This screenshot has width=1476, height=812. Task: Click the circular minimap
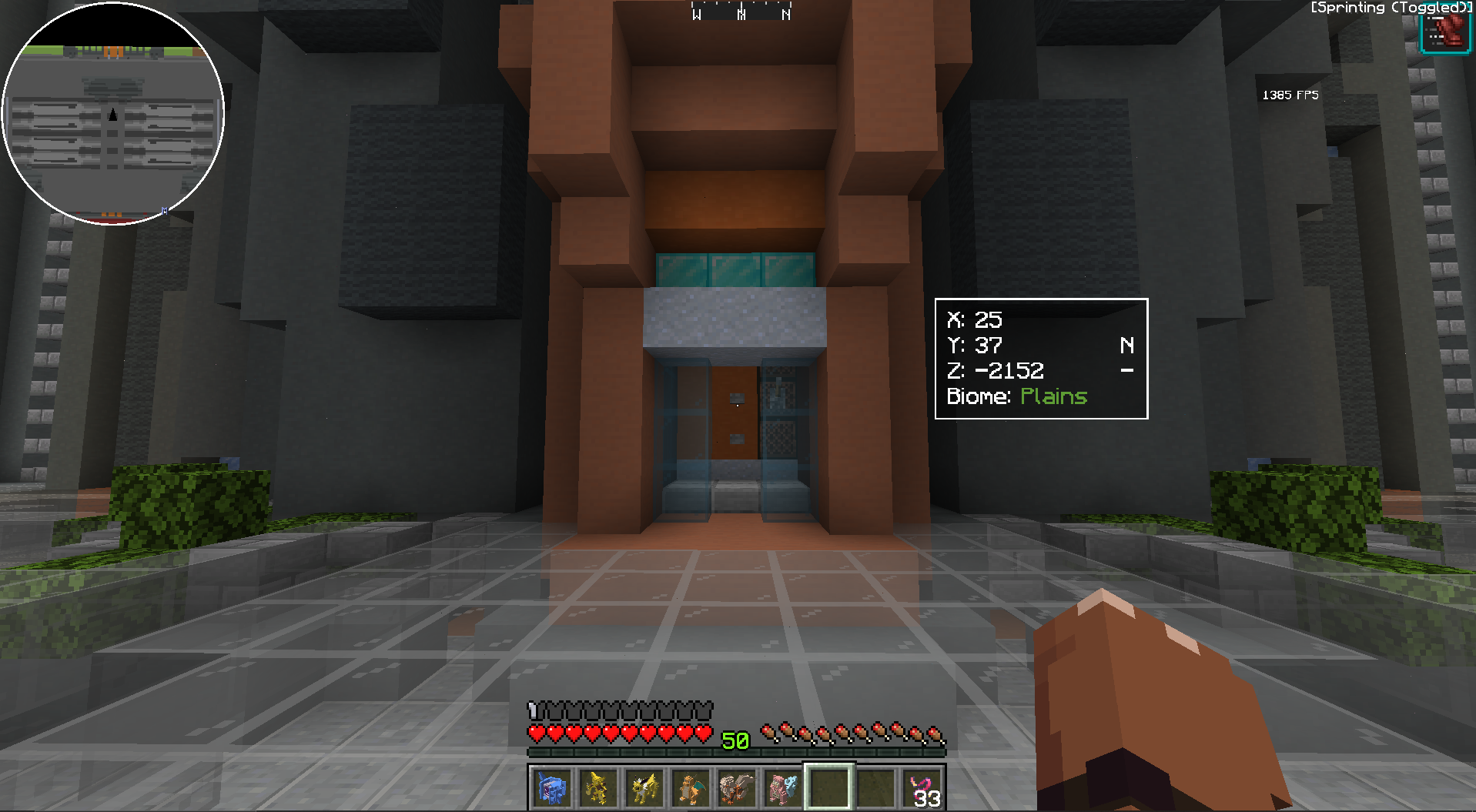[113, 114]
